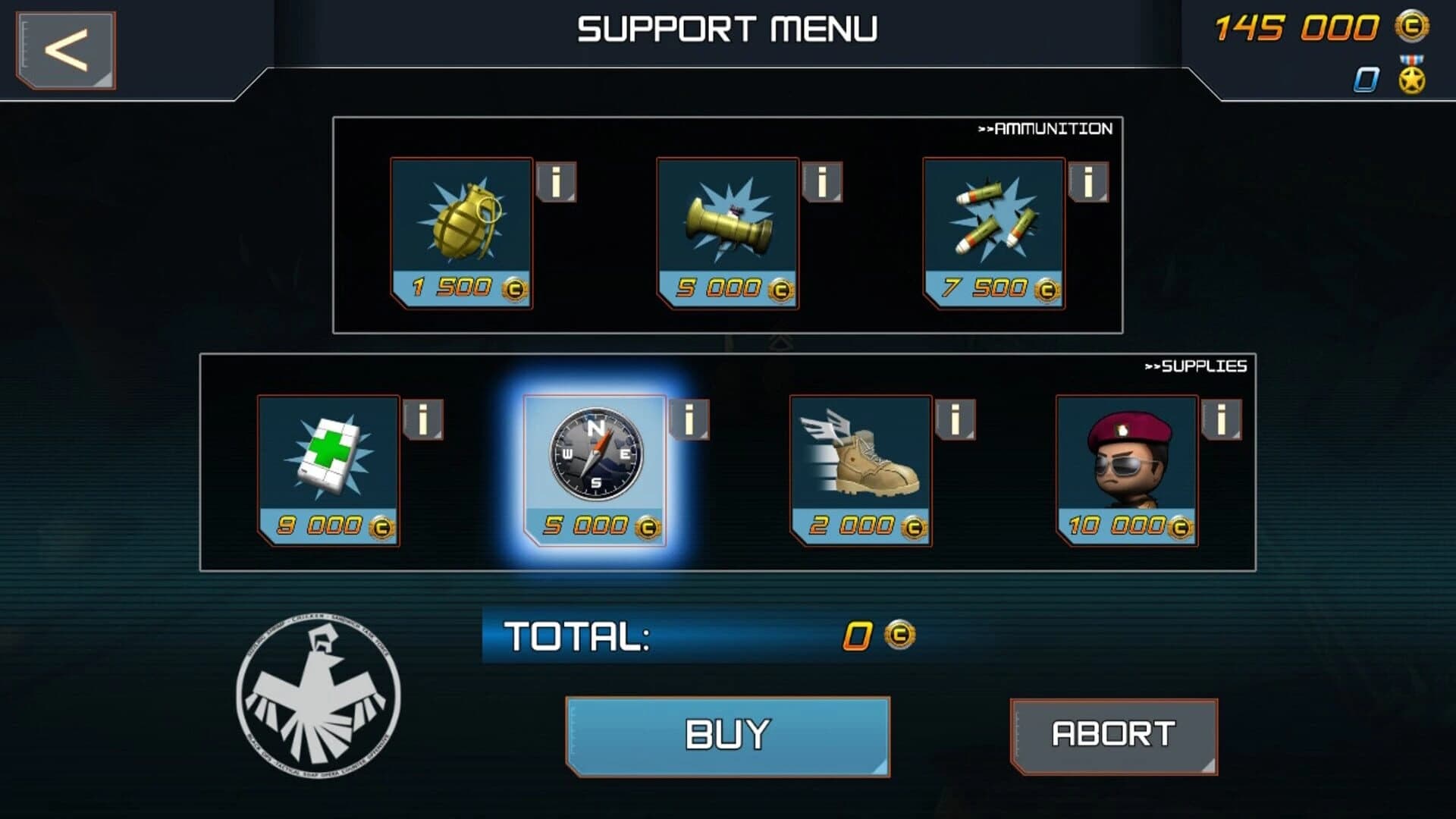Select the rocket launcher ammunition item
The width and height of the screenshot is (1456, 819).
[728, 231]
